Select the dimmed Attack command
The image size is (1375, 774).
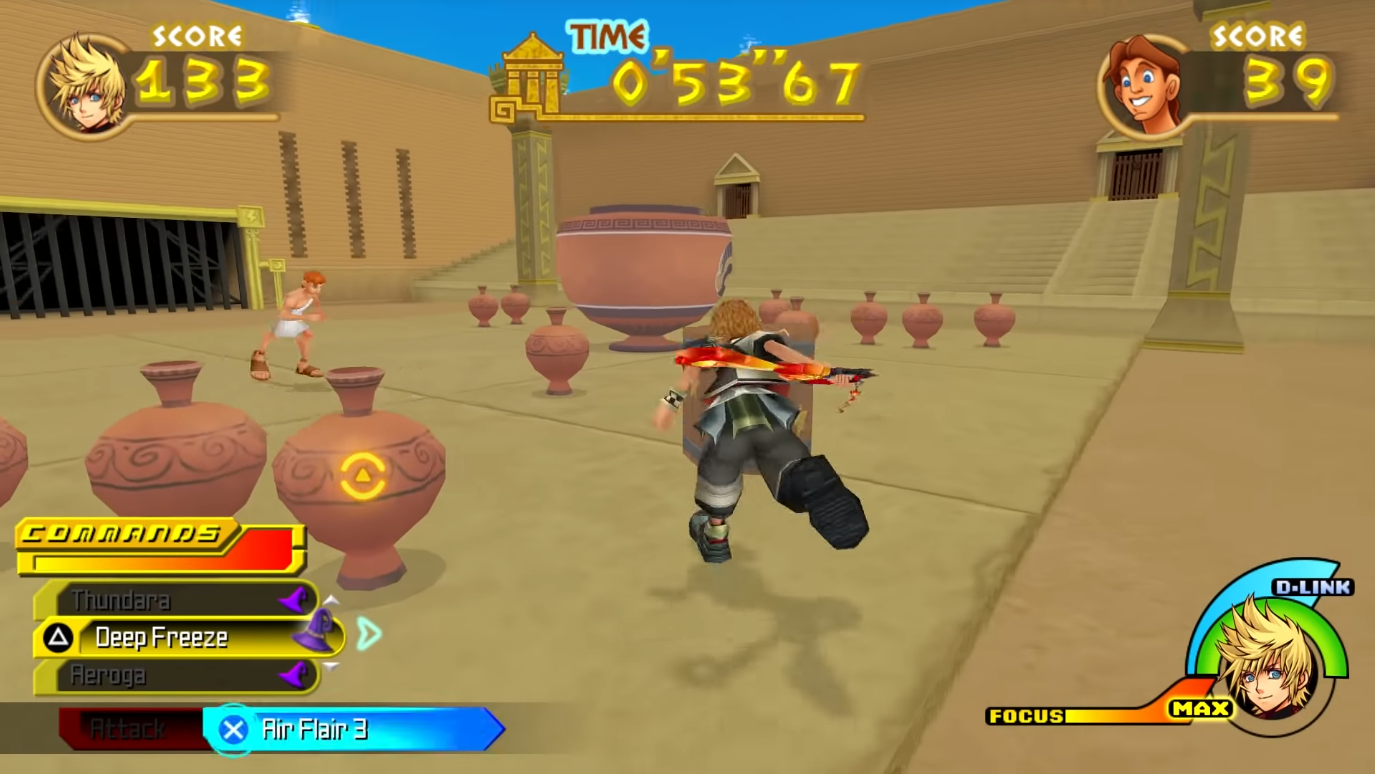(x=127, y=729)
